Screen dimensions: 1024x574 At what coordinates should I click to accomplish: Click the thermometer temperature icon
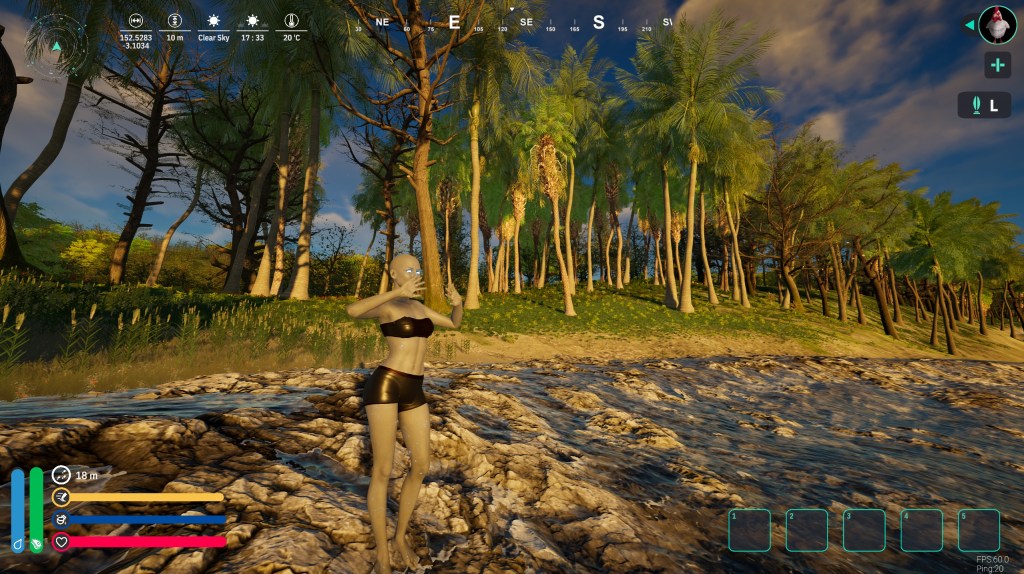point(291,20)
